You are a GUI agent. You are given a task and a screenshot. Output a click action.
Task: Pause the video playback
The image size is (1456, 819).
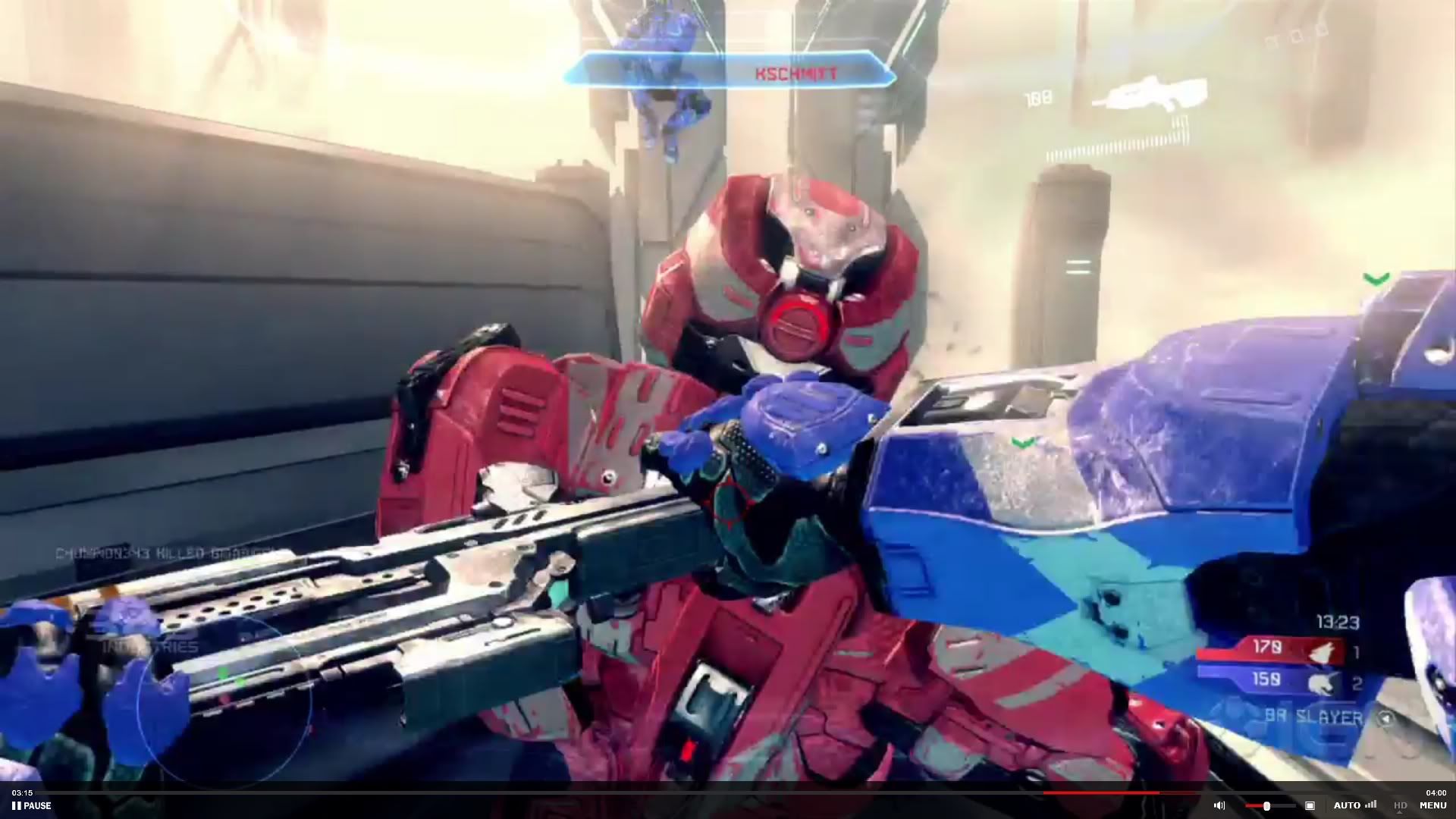tap(32, 805)
